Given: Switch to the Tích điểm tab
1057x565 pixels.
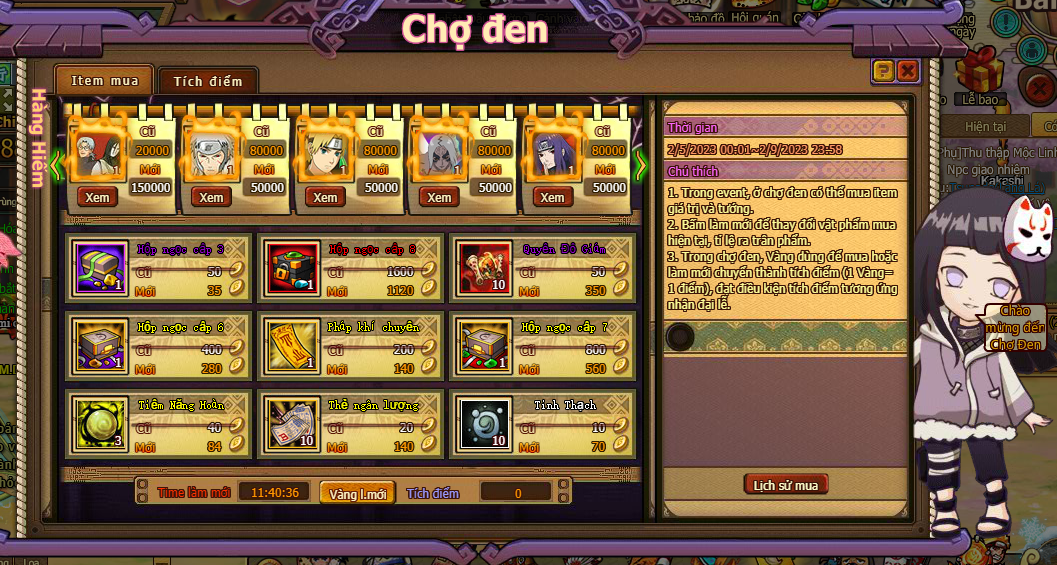Looking at the screenshot, I should pos(207,81).
